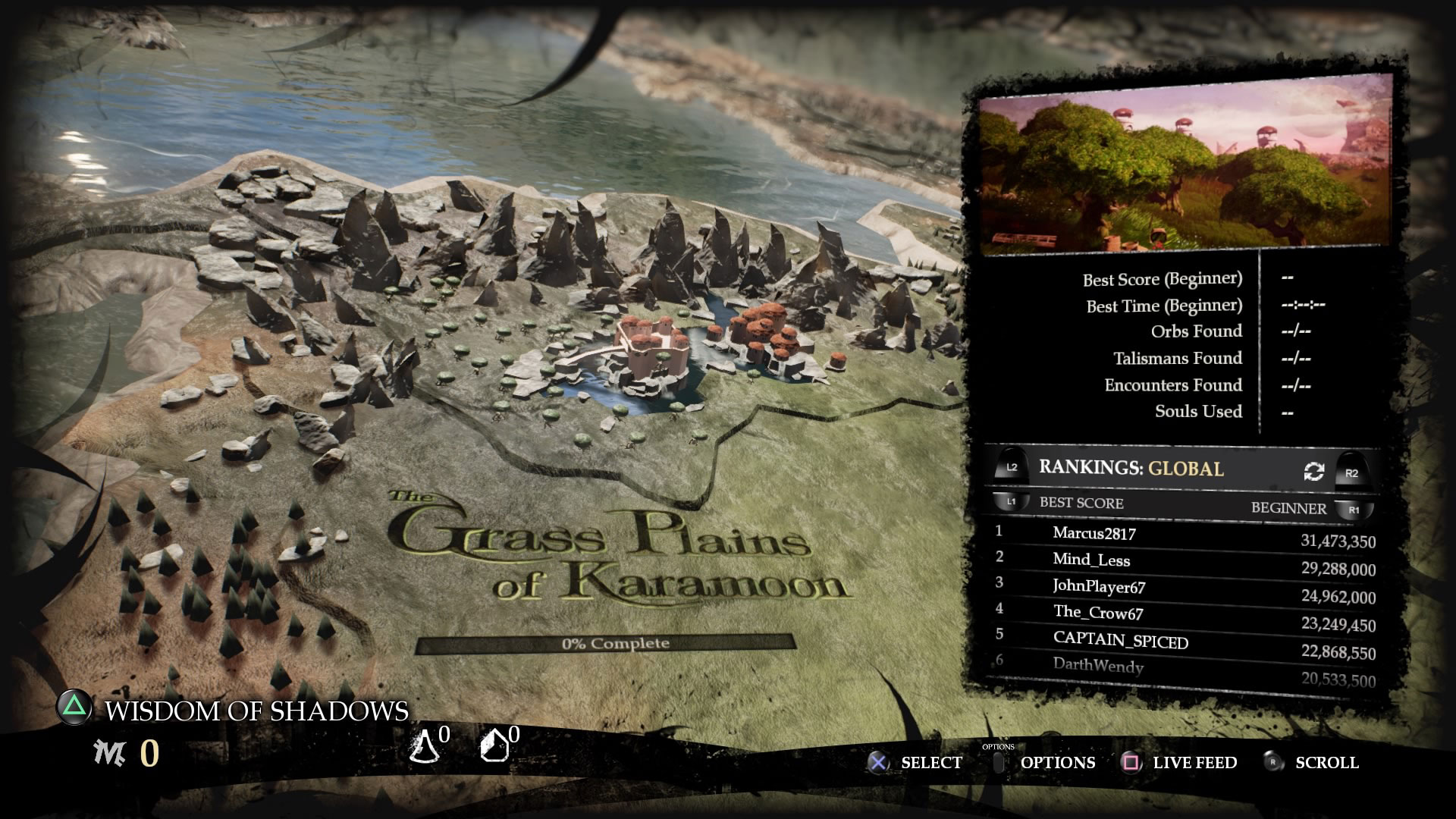Switch the Rankings: Global scope
The width and height of the screenshot is (1456, 819).
(1131, 468)
